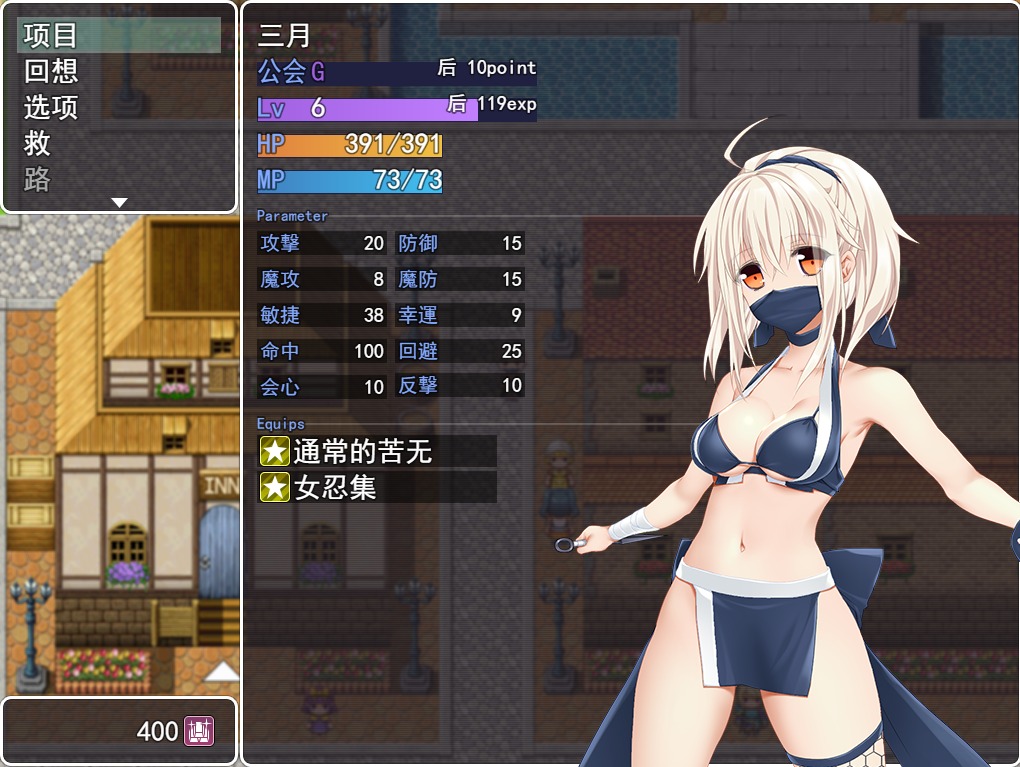This screenshot has width=1020, height=767.
Task: Choose the greyed-out 路 menu entry
Action: click(x=118, y=179)
